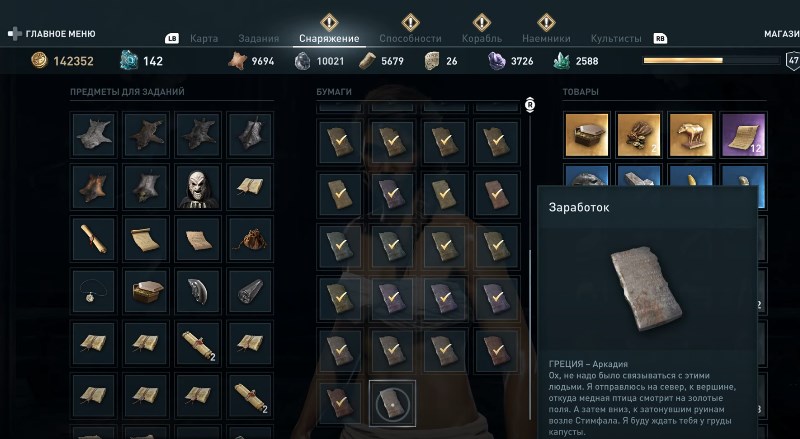Open the Задания tab
The width and height of the screenshot is (800, 439).
coord(259,38)
